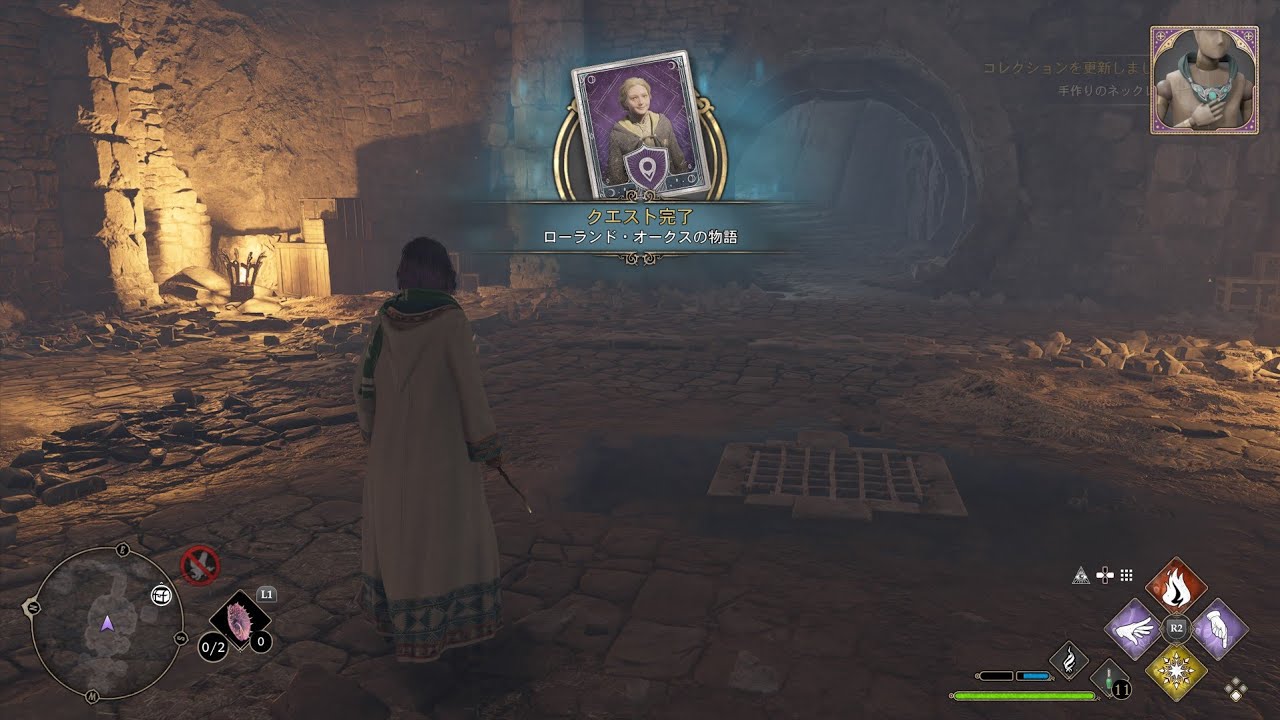The width and height of the screenshot is (1280, 720).
Task: Select the Incendio fire spell in the diamond
Action: (1175, 585)
